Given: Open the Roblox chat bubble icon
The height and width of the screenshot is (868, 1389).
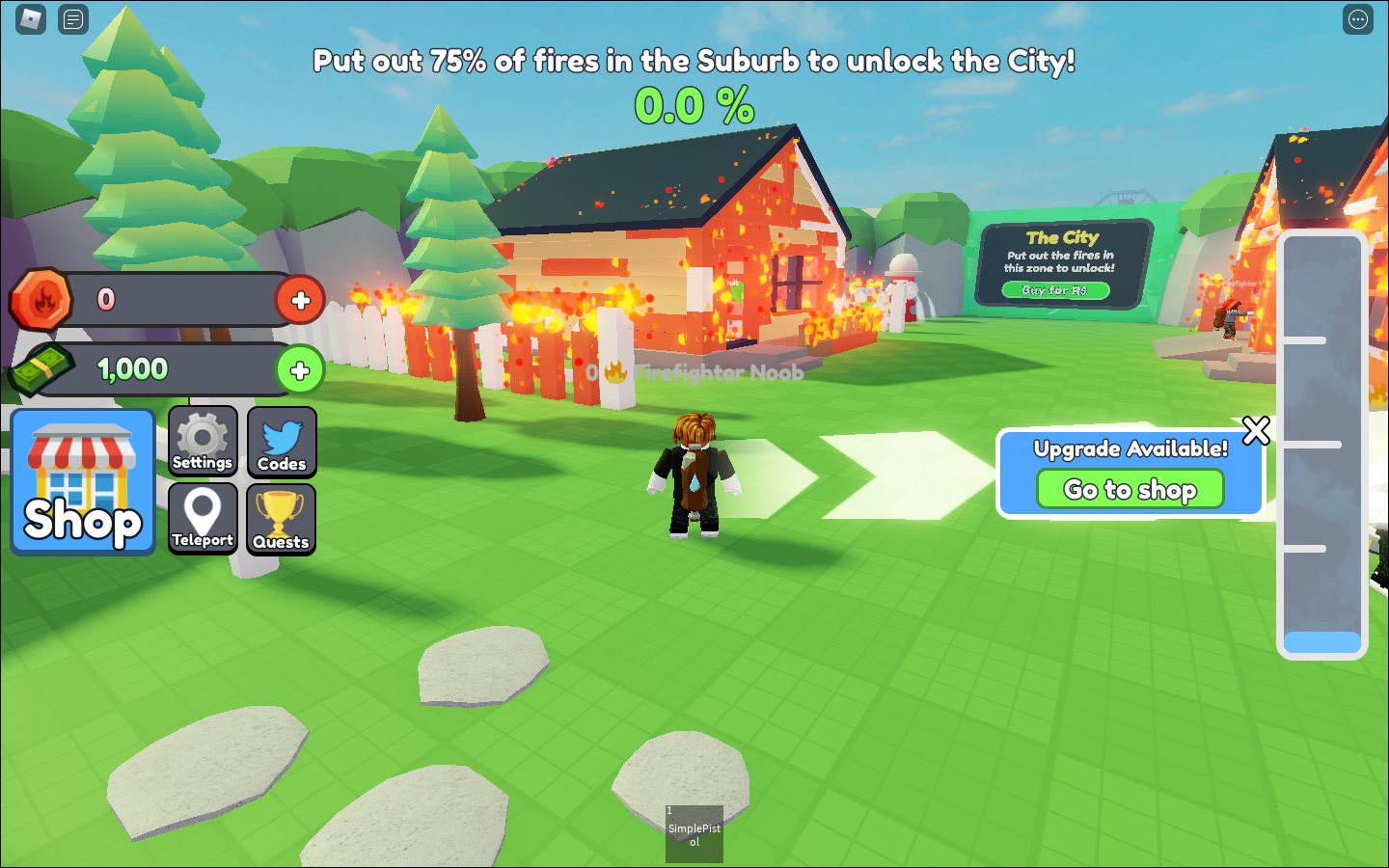Looking at the screenshot, I should pyautogui.click(x=72, y=18).
